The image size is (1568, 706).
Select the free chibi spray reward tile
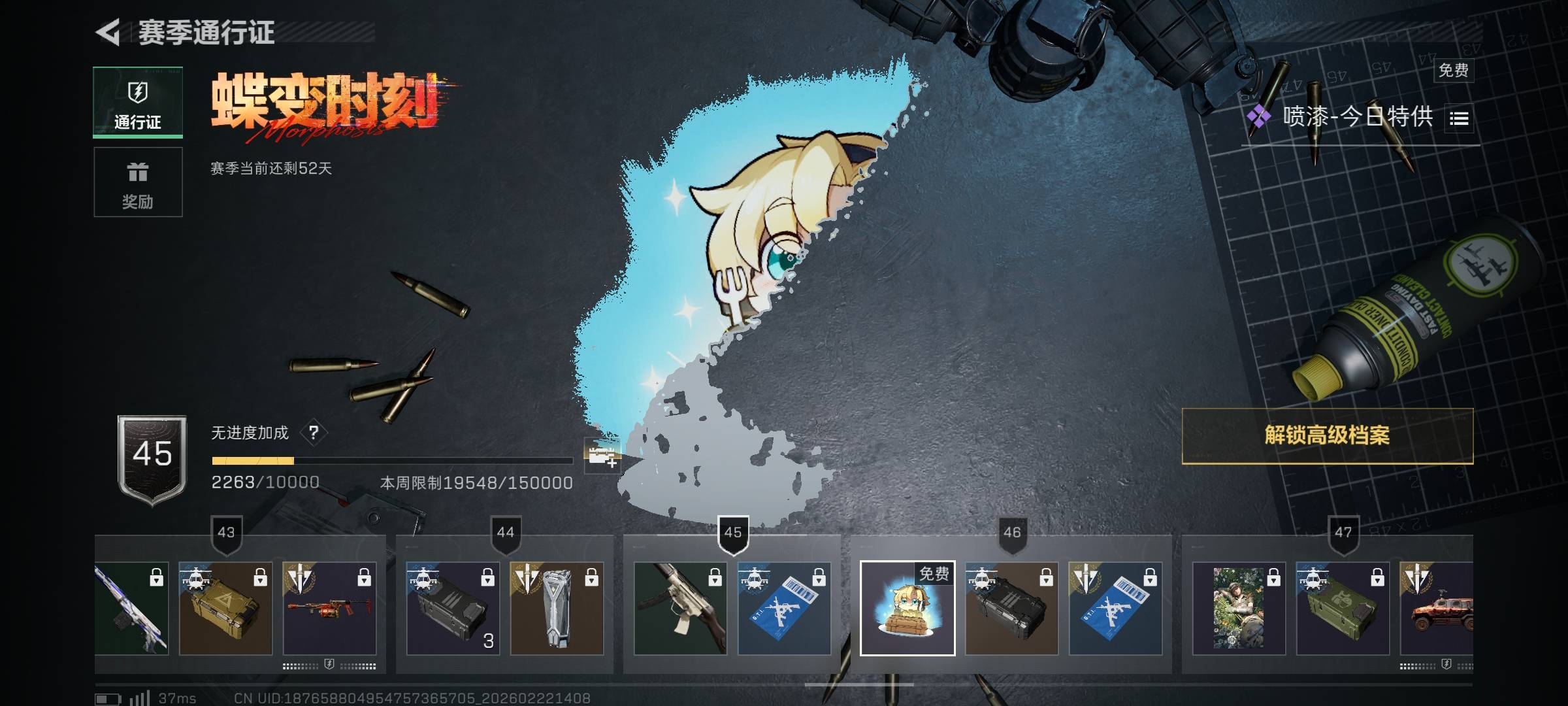907,608
